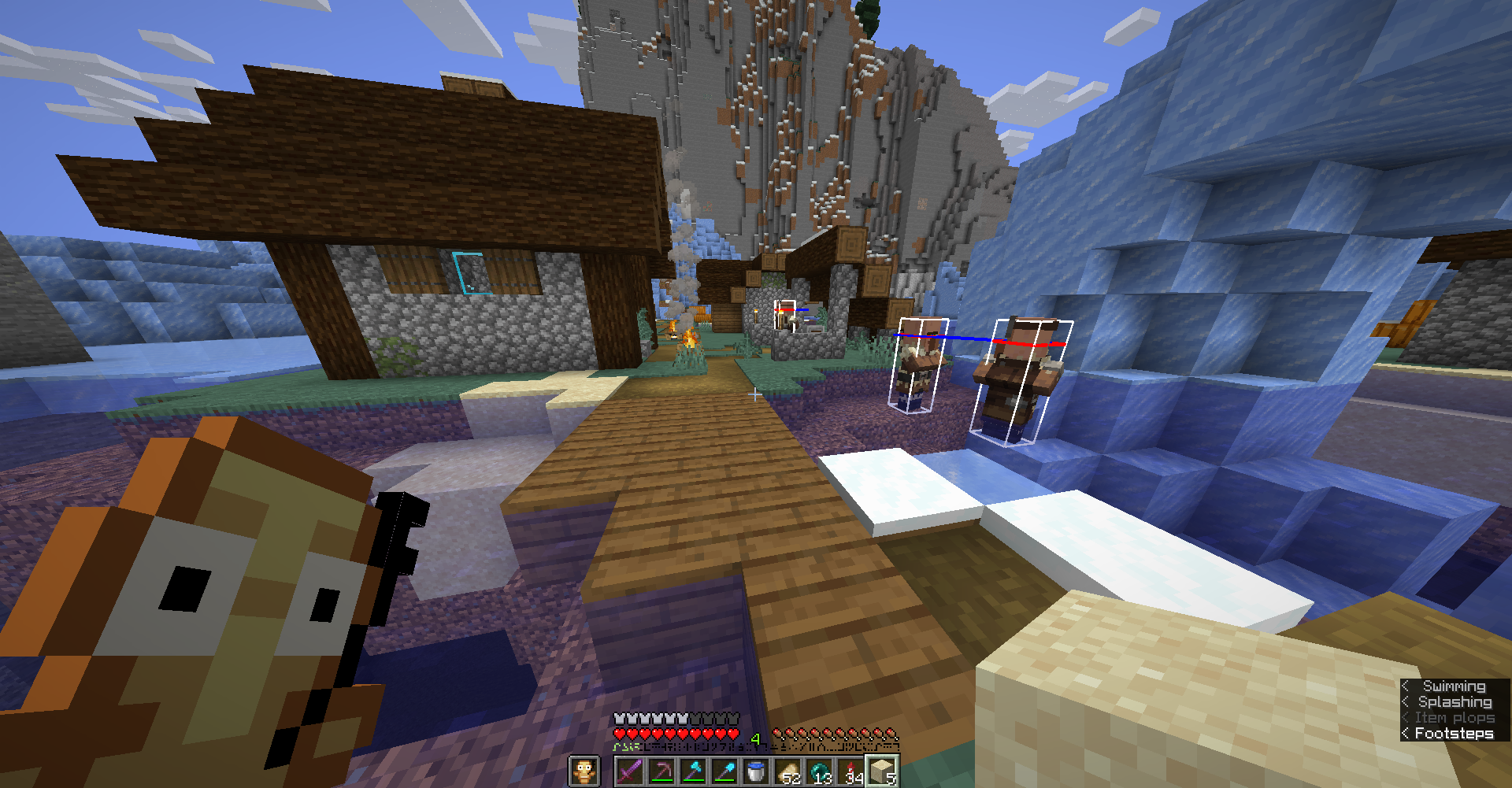Click the green experience level number 4
Image resolution: width=1512 pixels, height=788 pixels.
(x=755, y=737)
